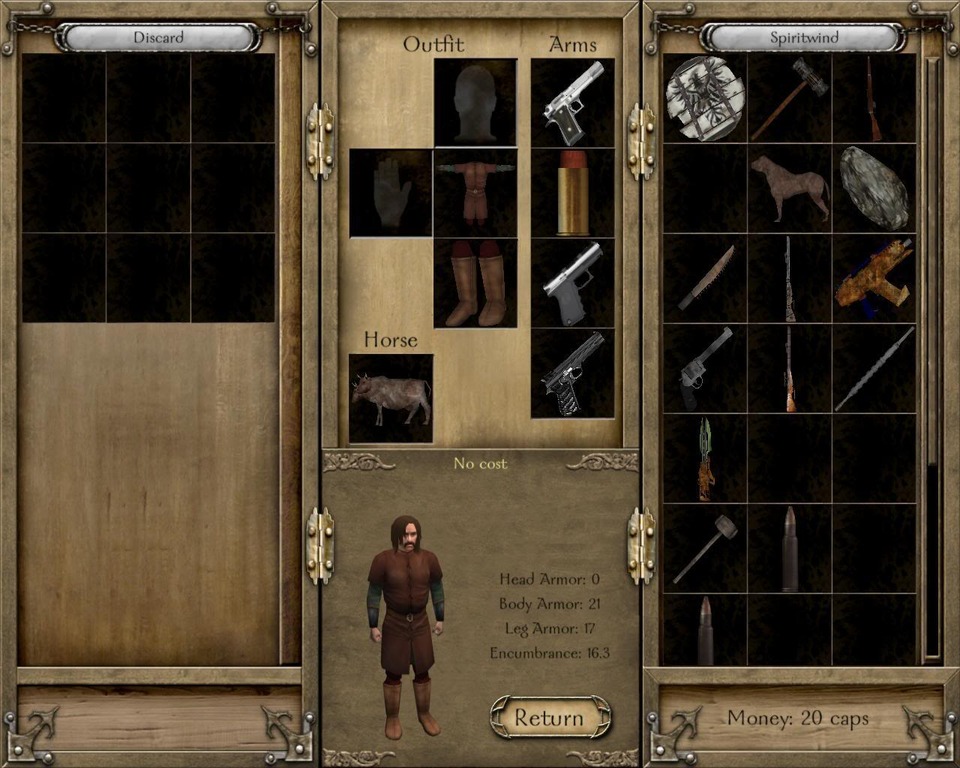This screenshot has width=960, height=768.
Task: Select the green-bladed combat knife
Action: (705, 458)
